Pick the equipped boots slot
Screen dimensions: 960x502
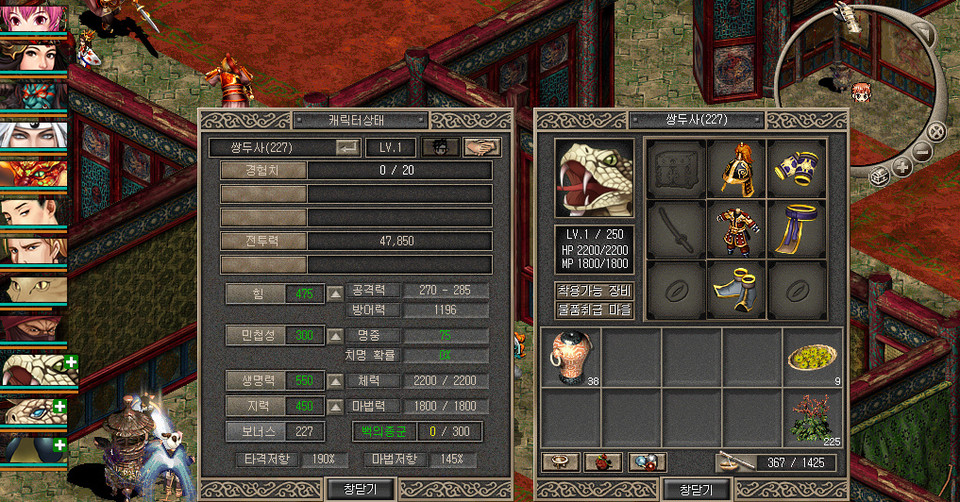(737, 289)
